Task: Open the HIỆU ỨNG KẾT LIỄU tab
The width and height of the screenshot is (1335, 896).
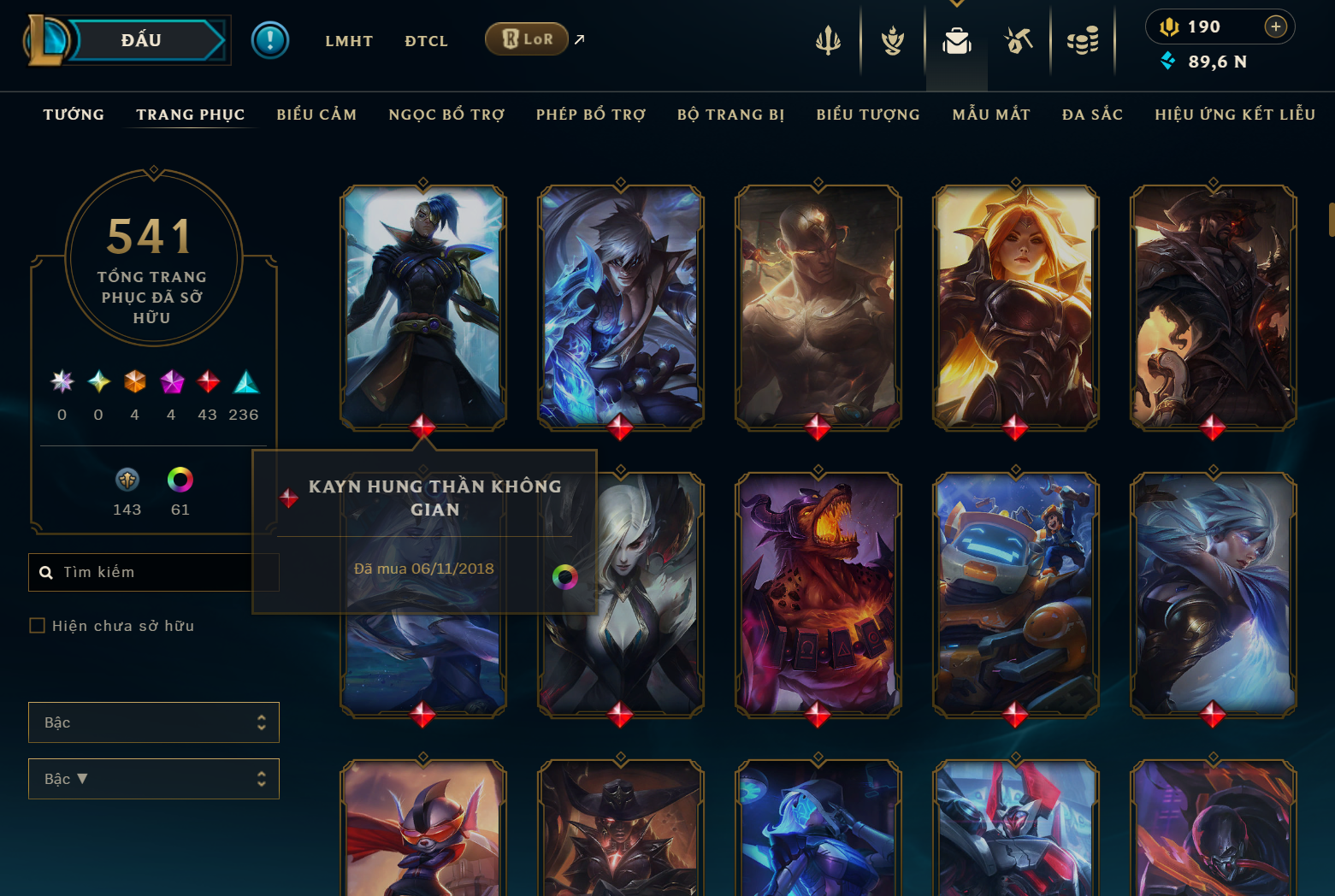Action: pyautogui.click(x=1235, y=115)
